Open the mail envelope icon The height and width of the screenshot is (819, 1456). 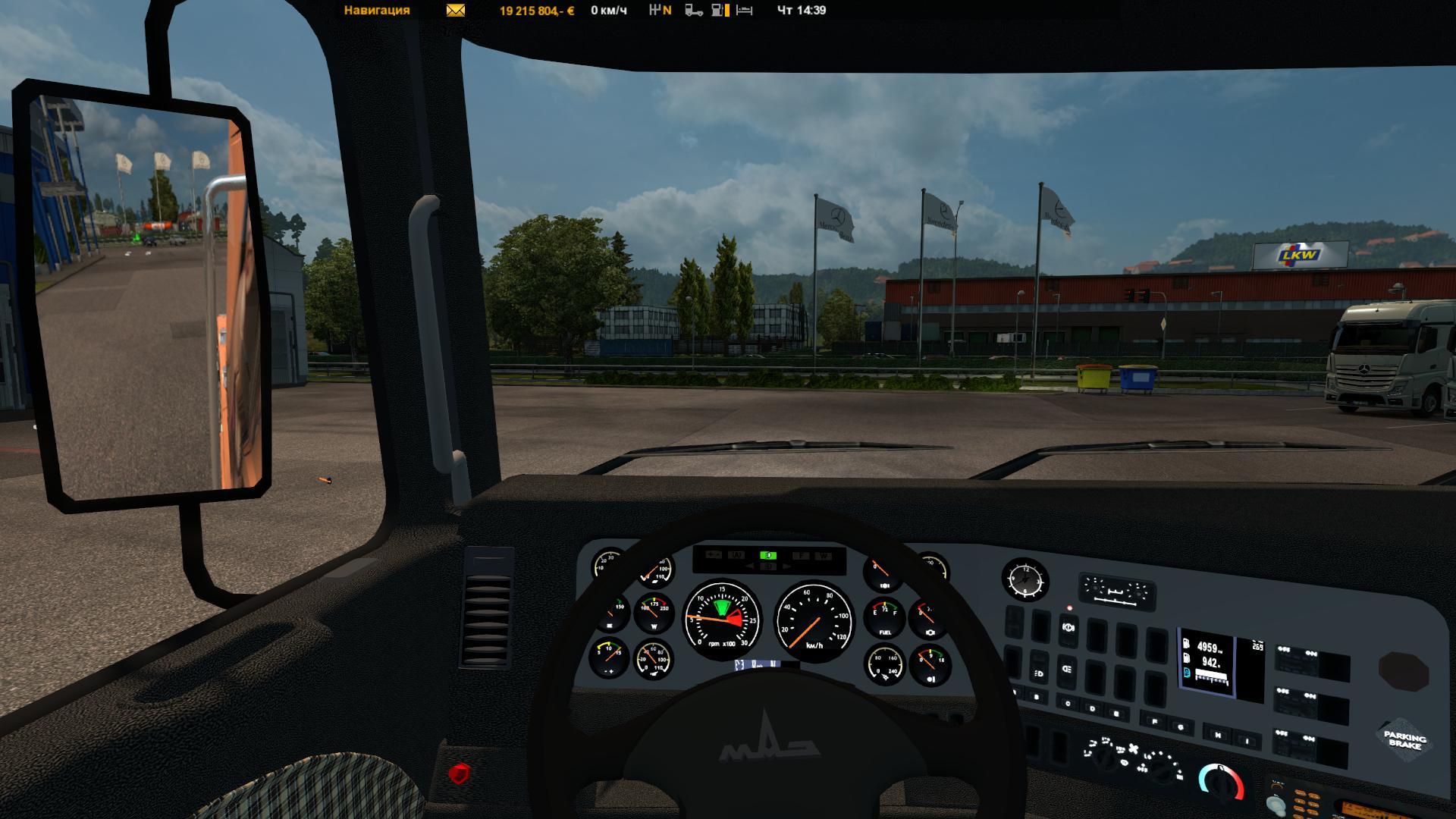pos(456,11)
